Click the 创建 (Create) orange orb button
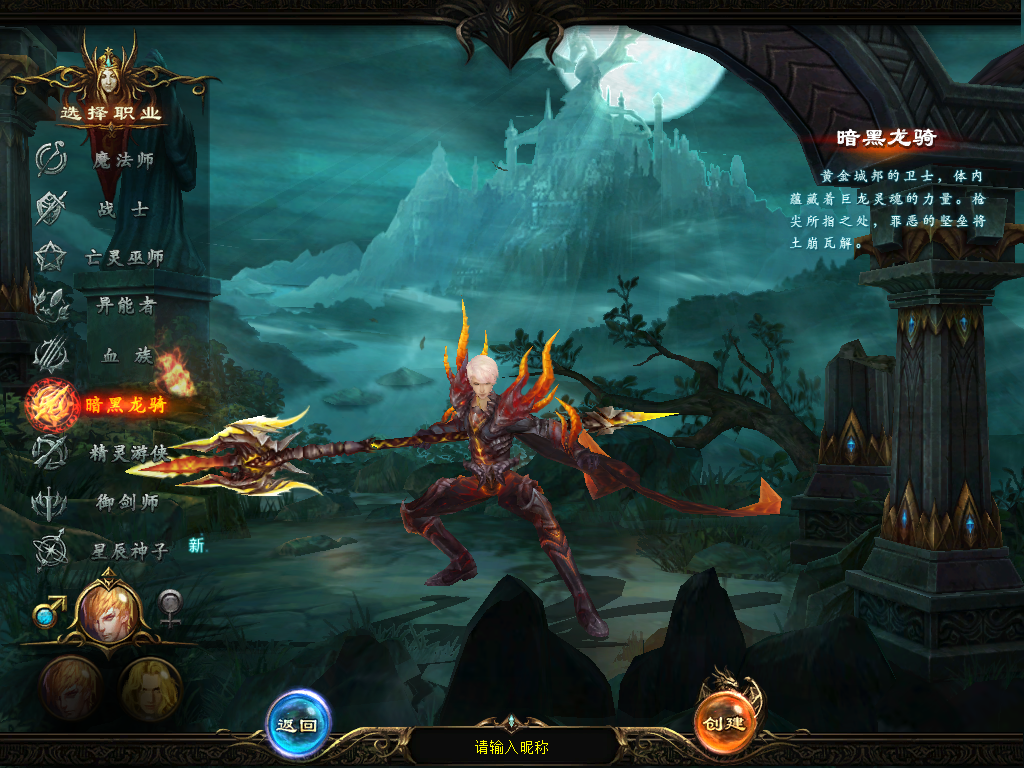The image size is (1024, 768). click(x=726, y=722)
